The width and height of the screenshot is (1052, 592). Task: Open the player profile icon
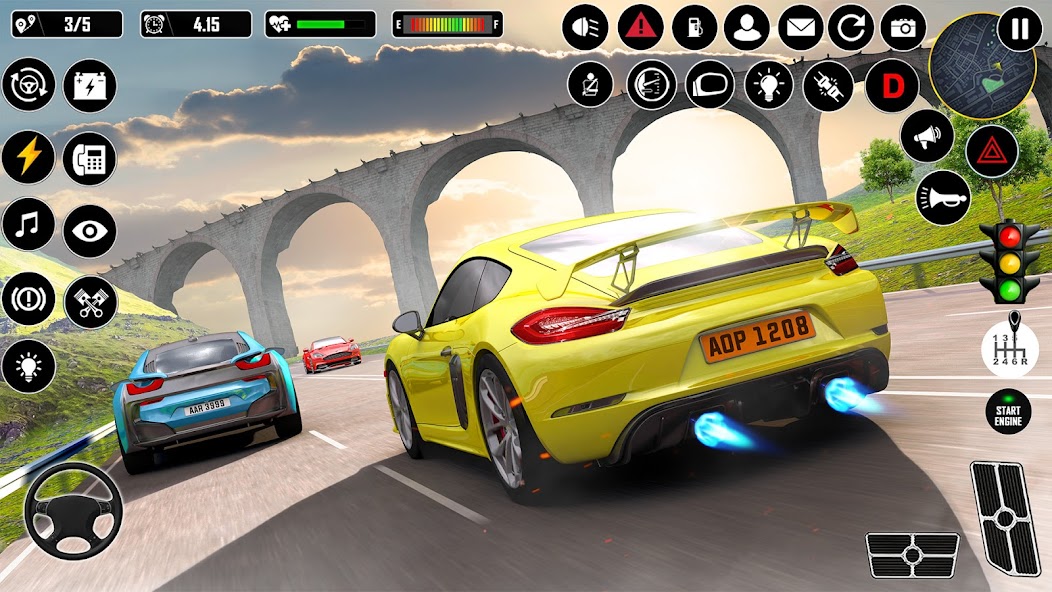[x=747, y=28]
